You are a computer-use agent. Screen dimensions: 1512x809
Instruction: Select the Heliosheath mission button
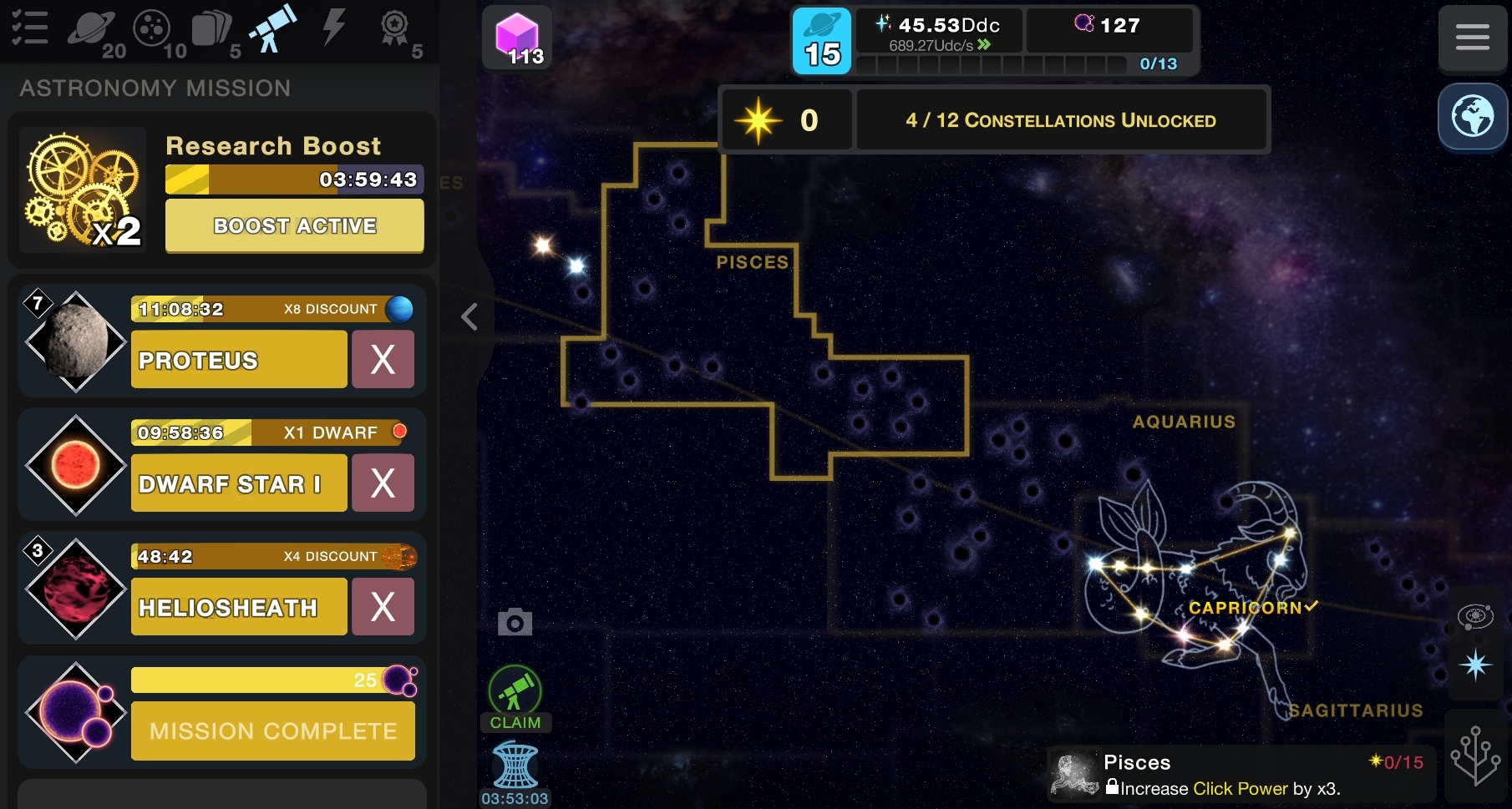(239, 607)
